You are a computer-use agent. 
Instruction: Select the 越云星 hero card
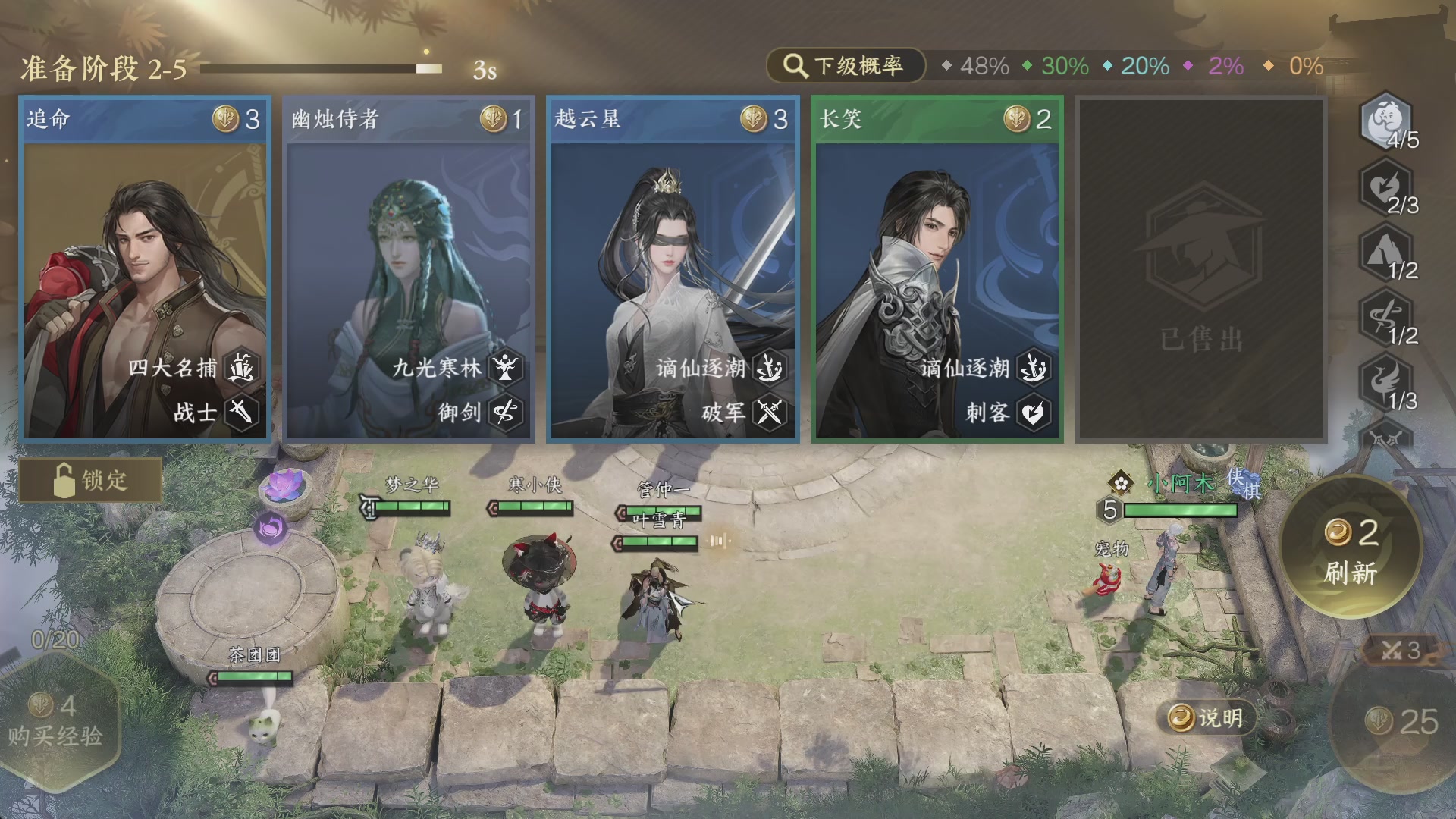click(673, 269)
